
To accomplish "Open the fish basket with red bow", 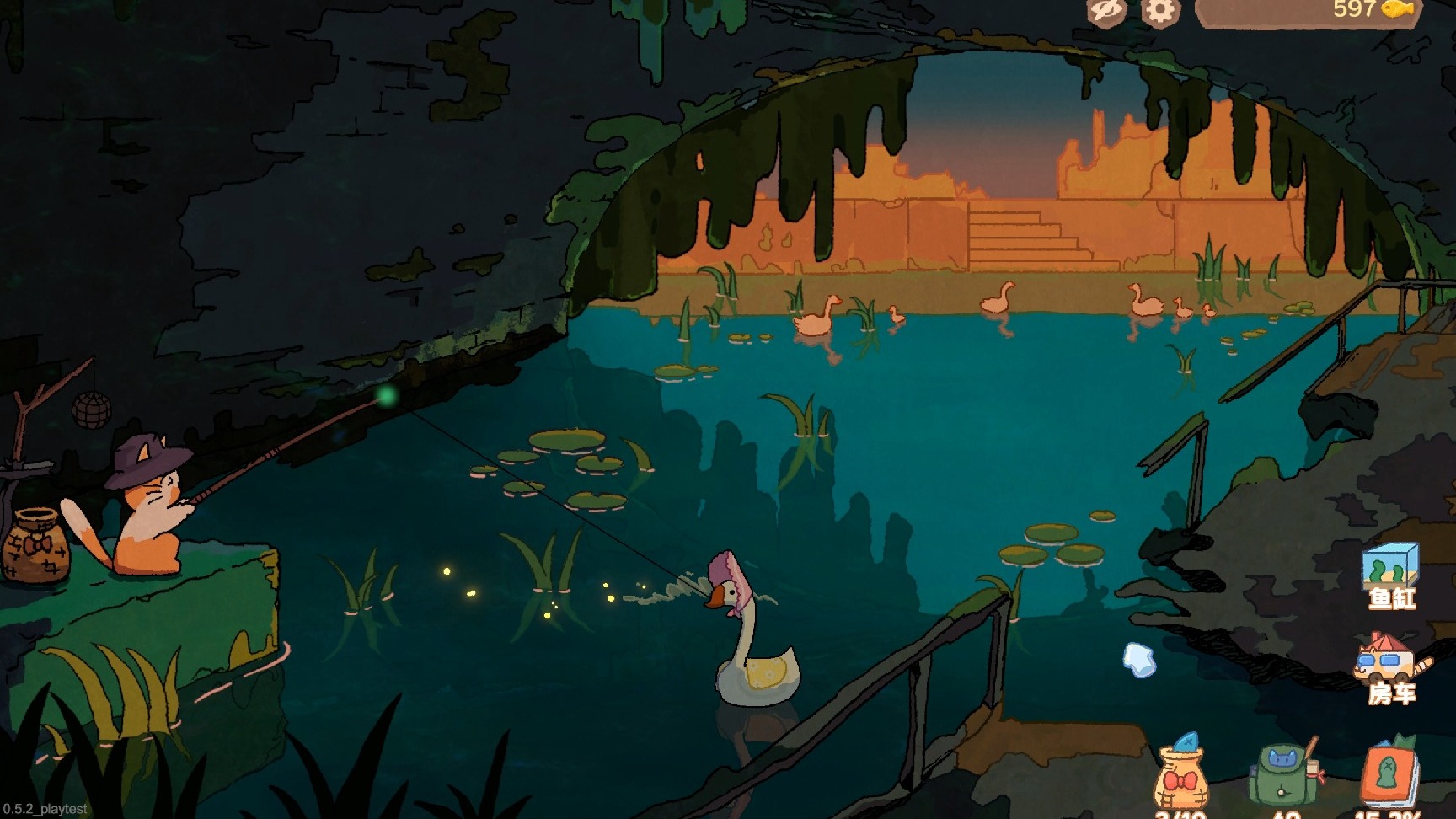I will (x=1181, y=777).
